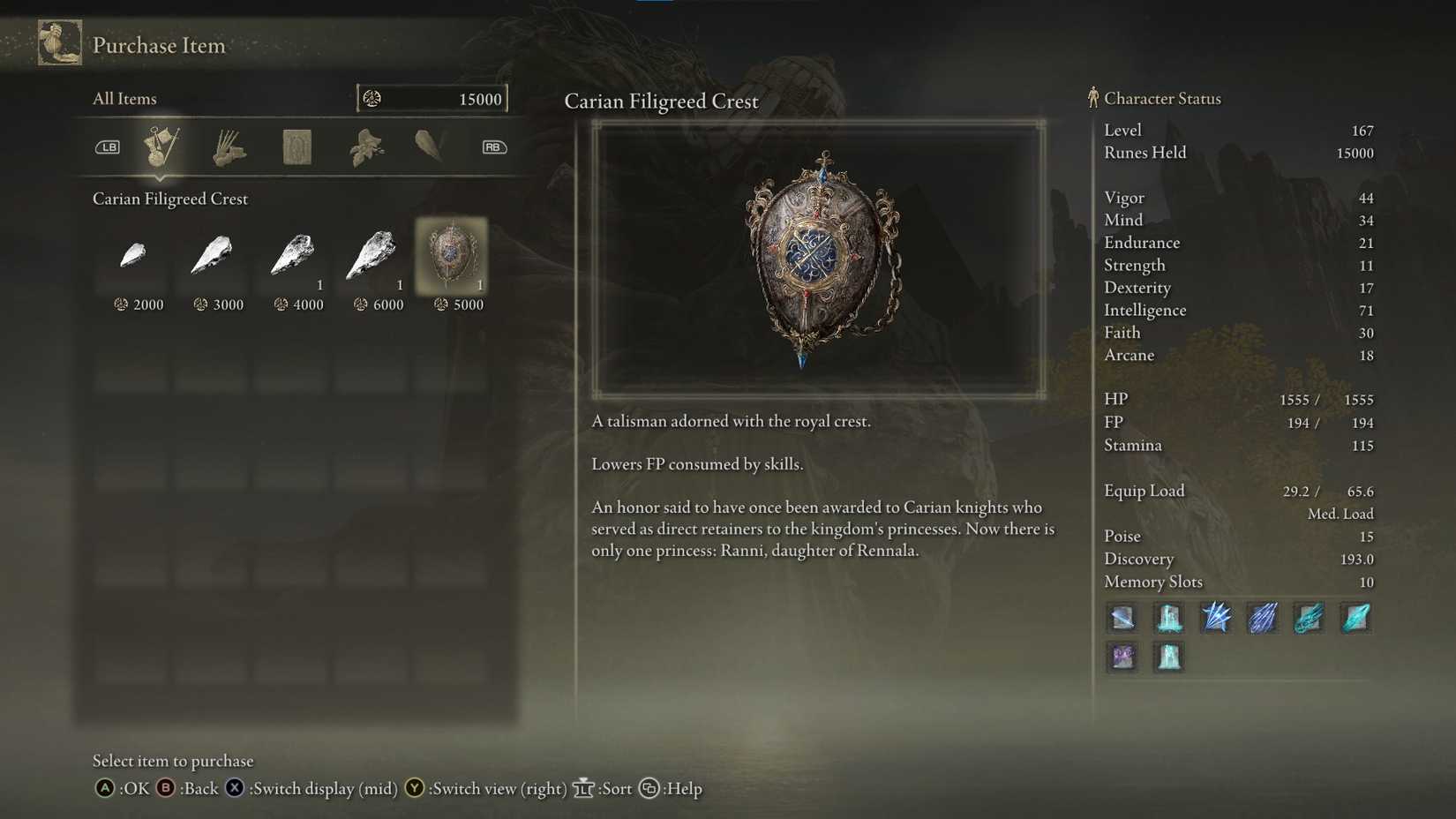Toggle display mode with the X button prompt
The height and width of the screenshot is (819, 1456).
(234, 788)
